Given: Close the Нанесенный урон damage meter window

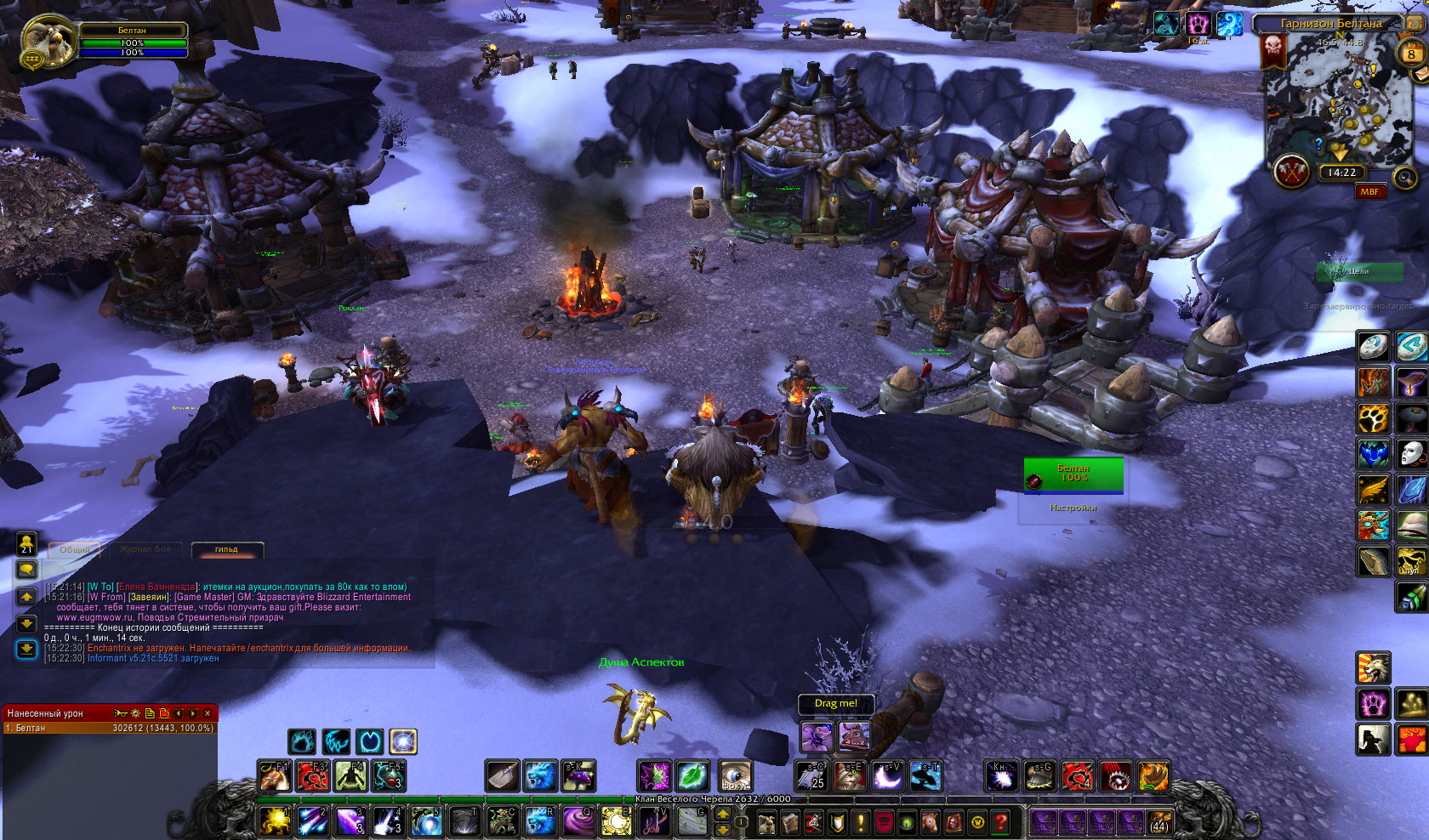Looking at the screenshot, I should pyautogui.click(x=208, y=713).
